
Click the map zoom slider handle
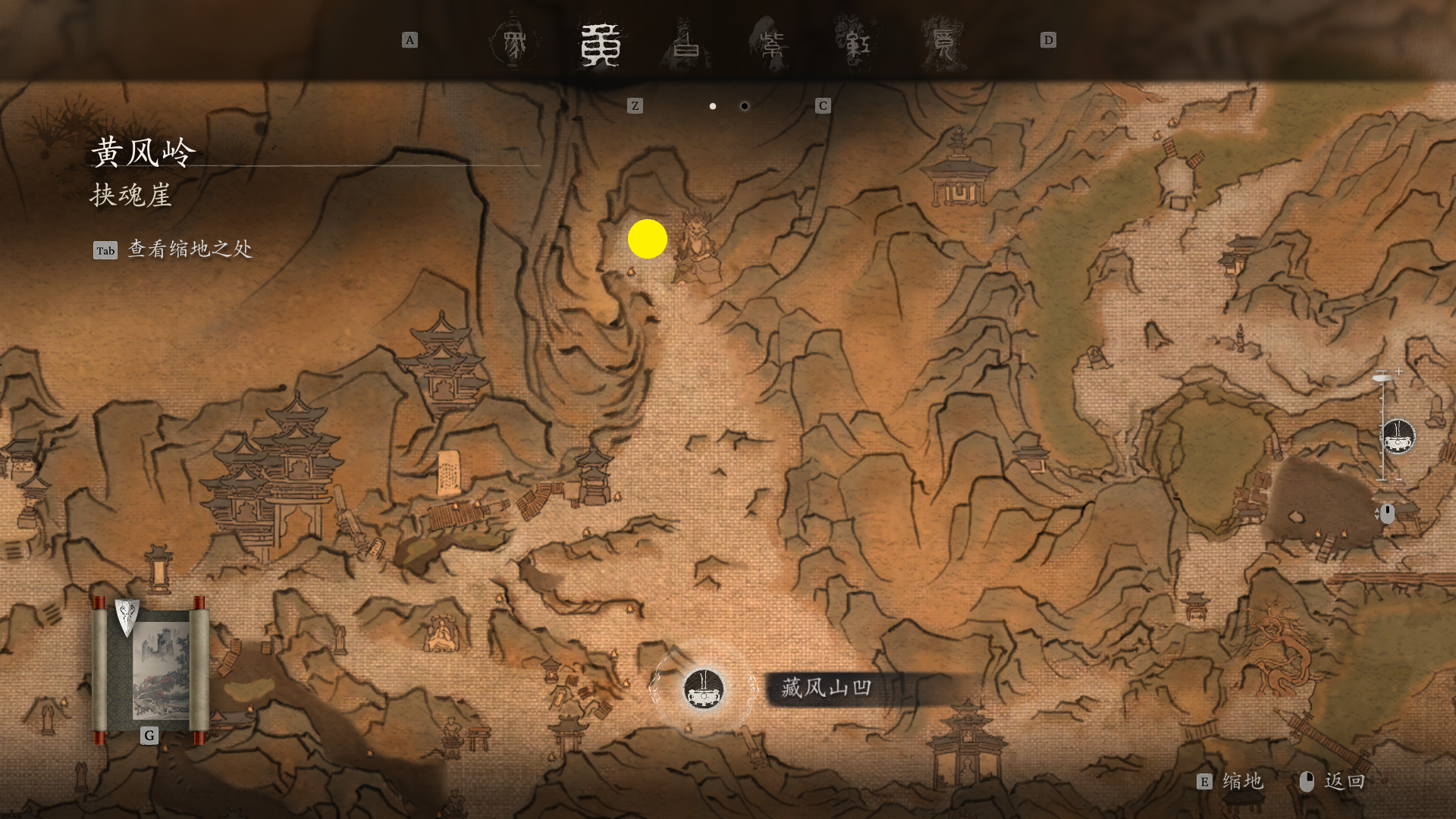(x=1382, y=377)
